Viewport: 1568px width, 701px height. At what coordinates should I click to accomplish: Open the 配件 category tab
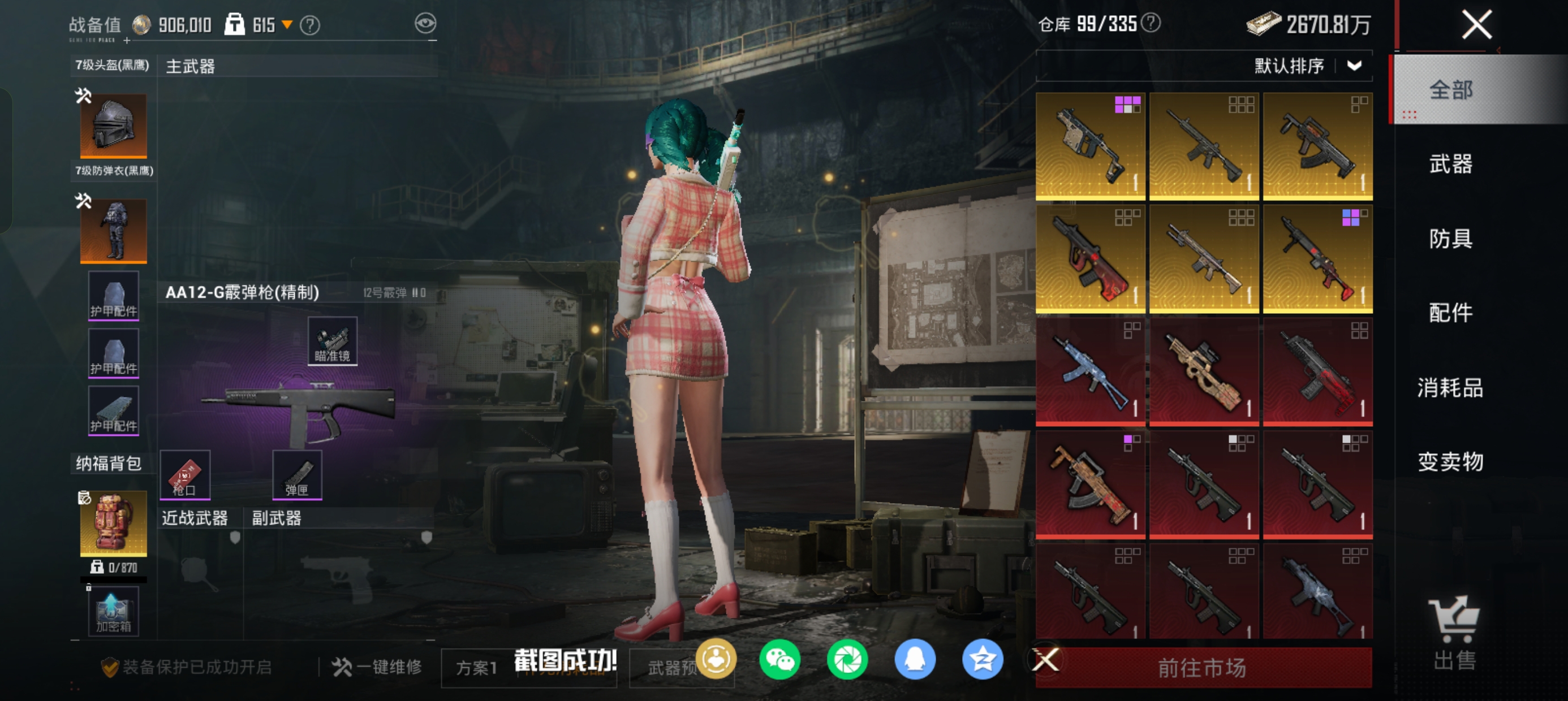pyautogui.click(x=1450, y=313)
